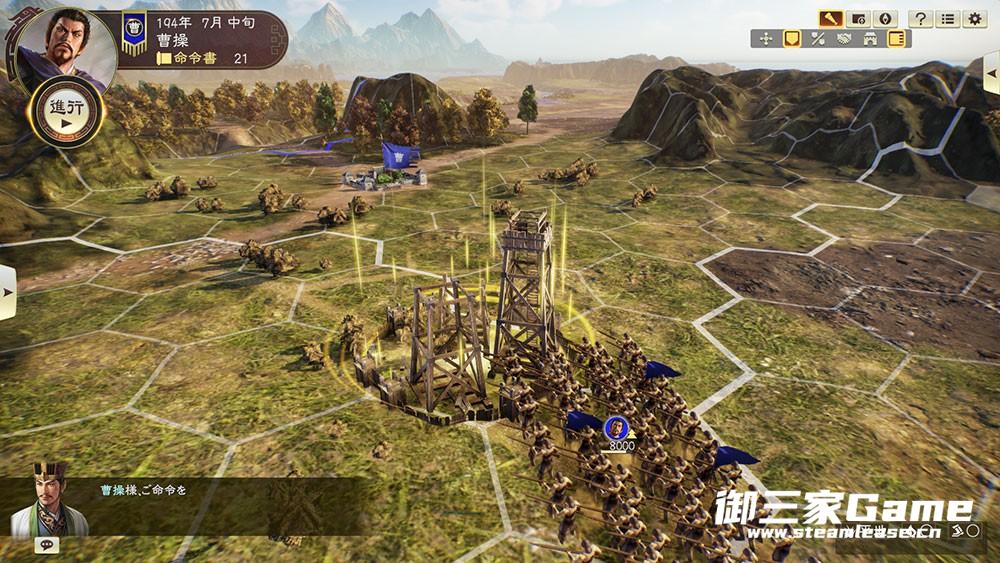The image size is (1000, 563).
Task: Open the folder save icon
Action: pos(858,18)
